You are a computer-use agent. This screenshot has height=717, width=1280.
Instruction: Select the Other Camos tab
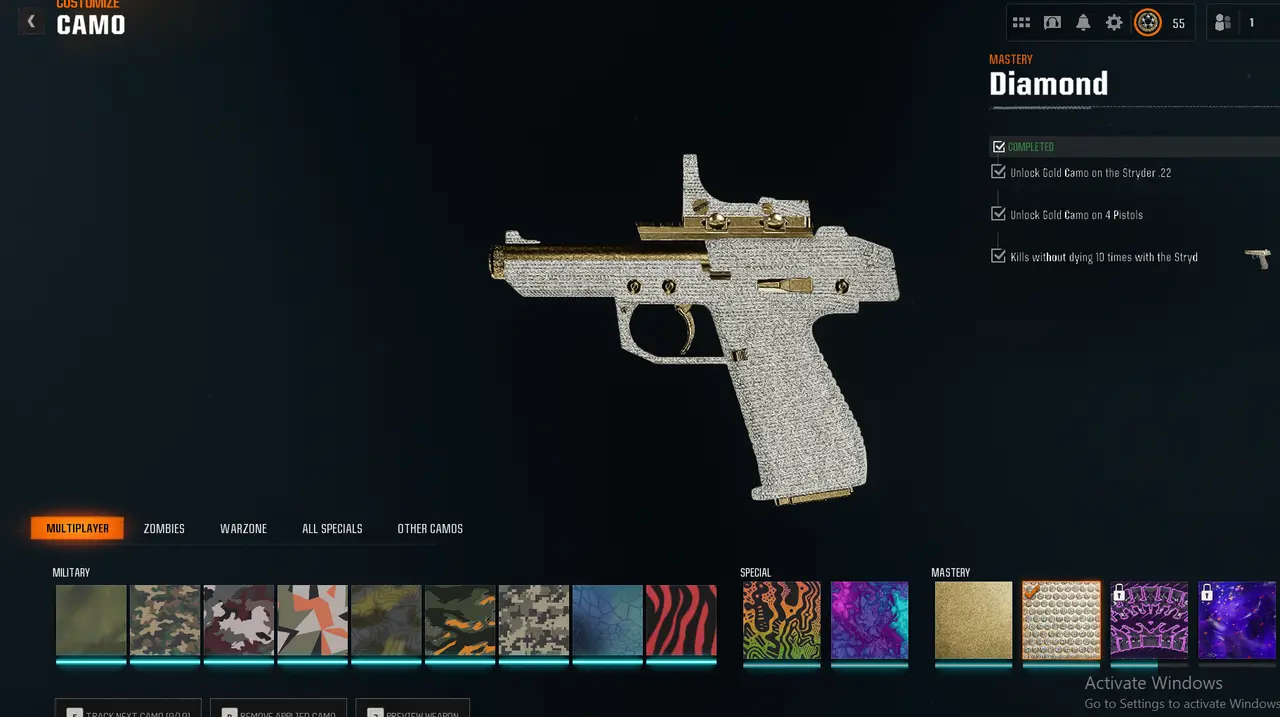430,528
